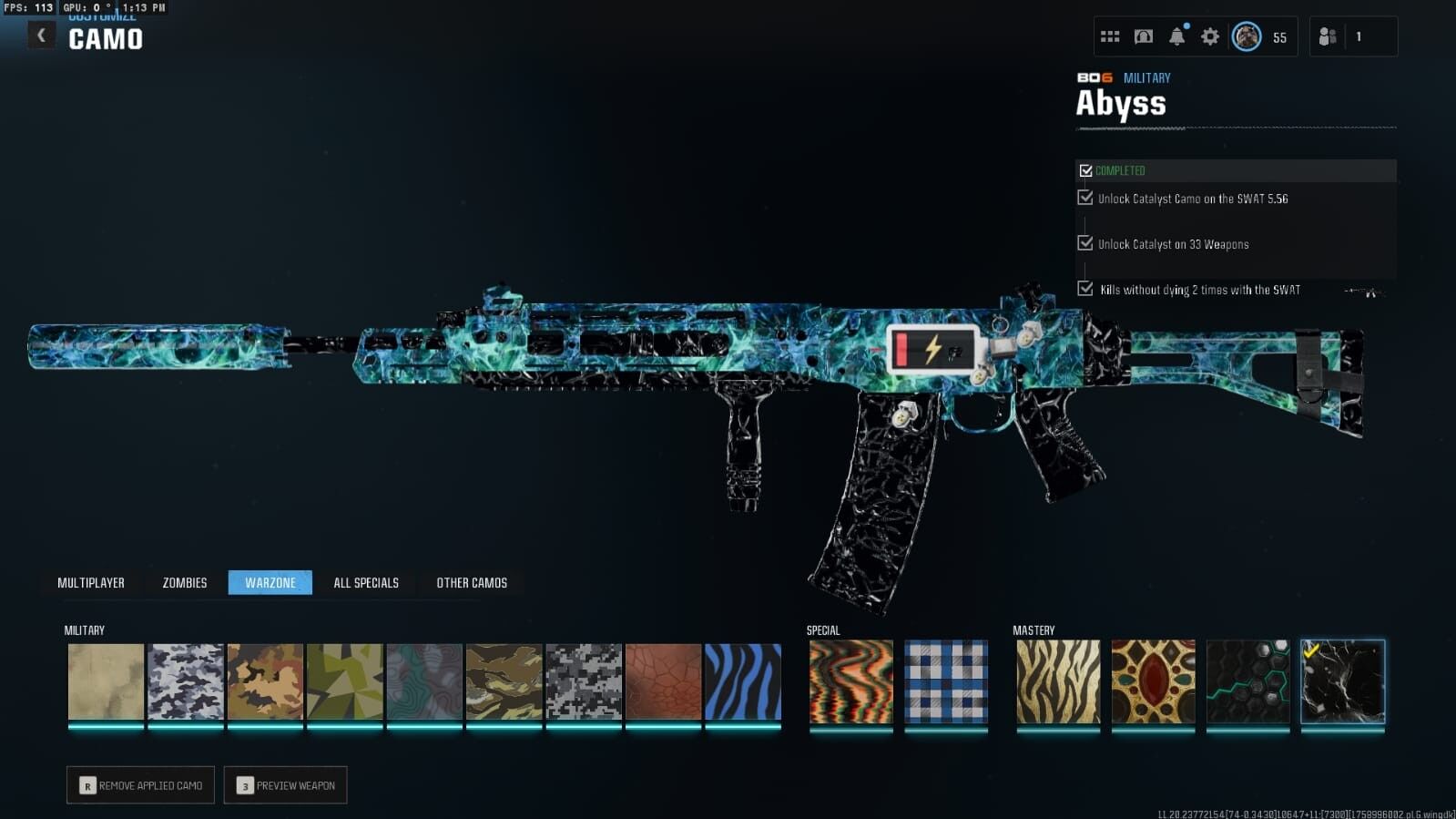This screenshot has width=1456, height=819.
Task: Toggle the Kills without dying 2 times checkbox
Action: tap(1084, 289)
